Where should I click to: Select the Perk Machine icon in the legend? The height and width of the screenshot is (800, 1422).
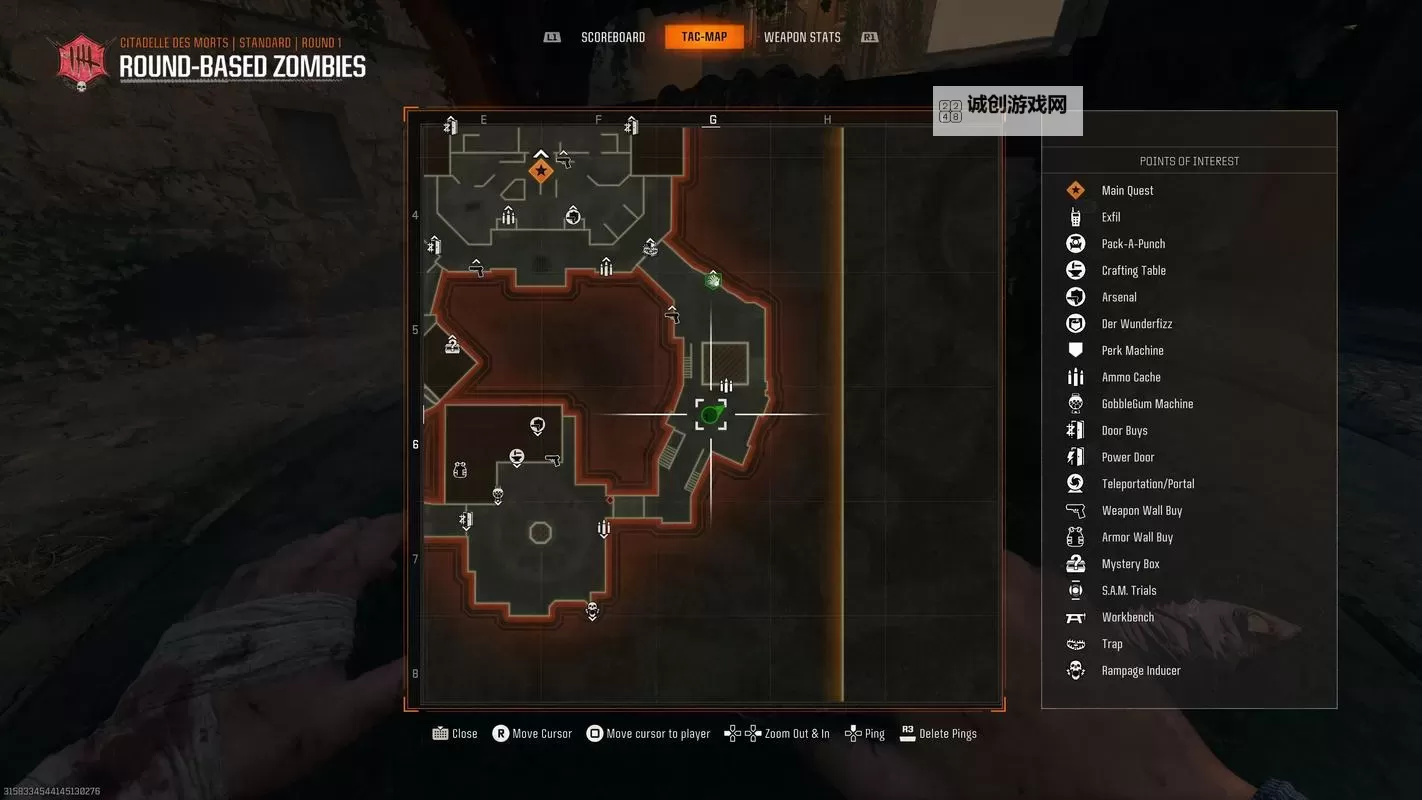click(1075, 350)
